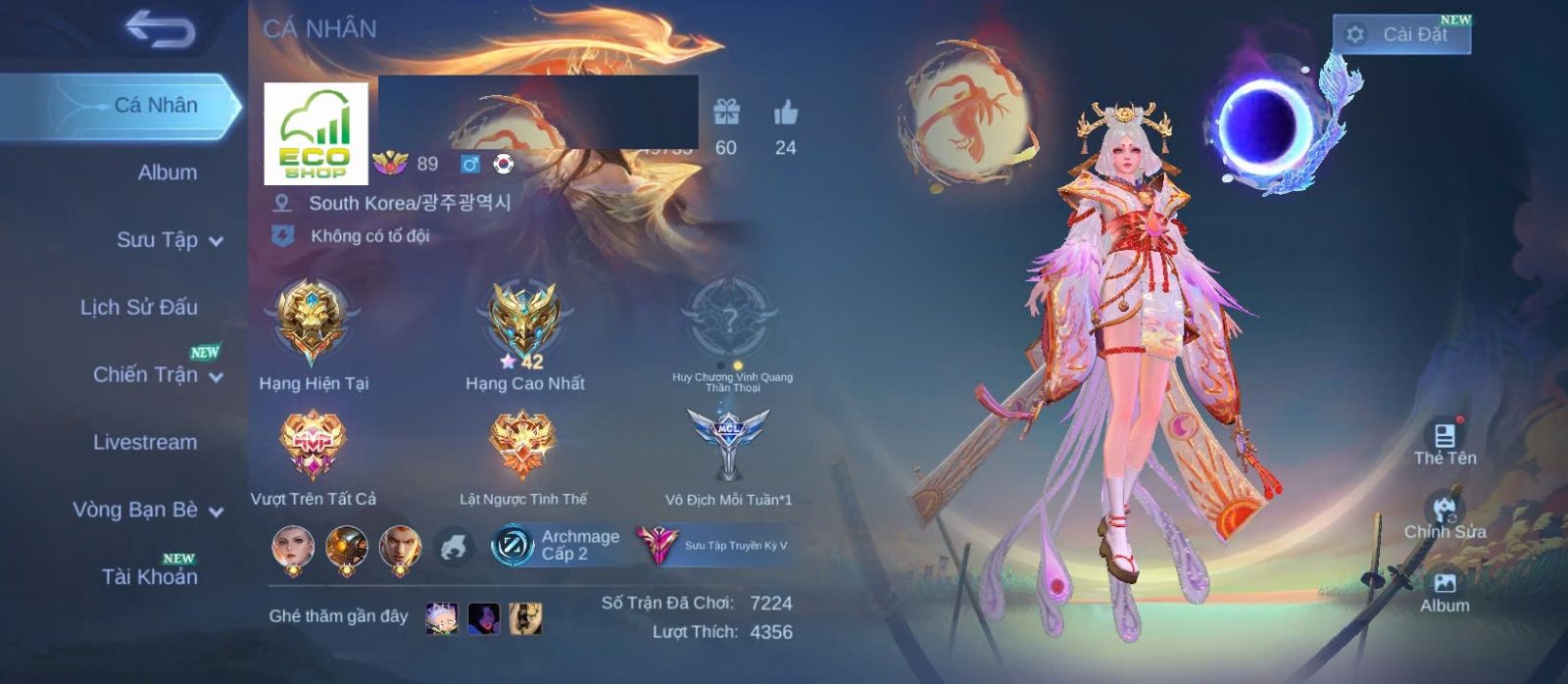Screen dimensions: 1568x684
Task: Go back using the return arrow
Action: [x=160, y=30]
